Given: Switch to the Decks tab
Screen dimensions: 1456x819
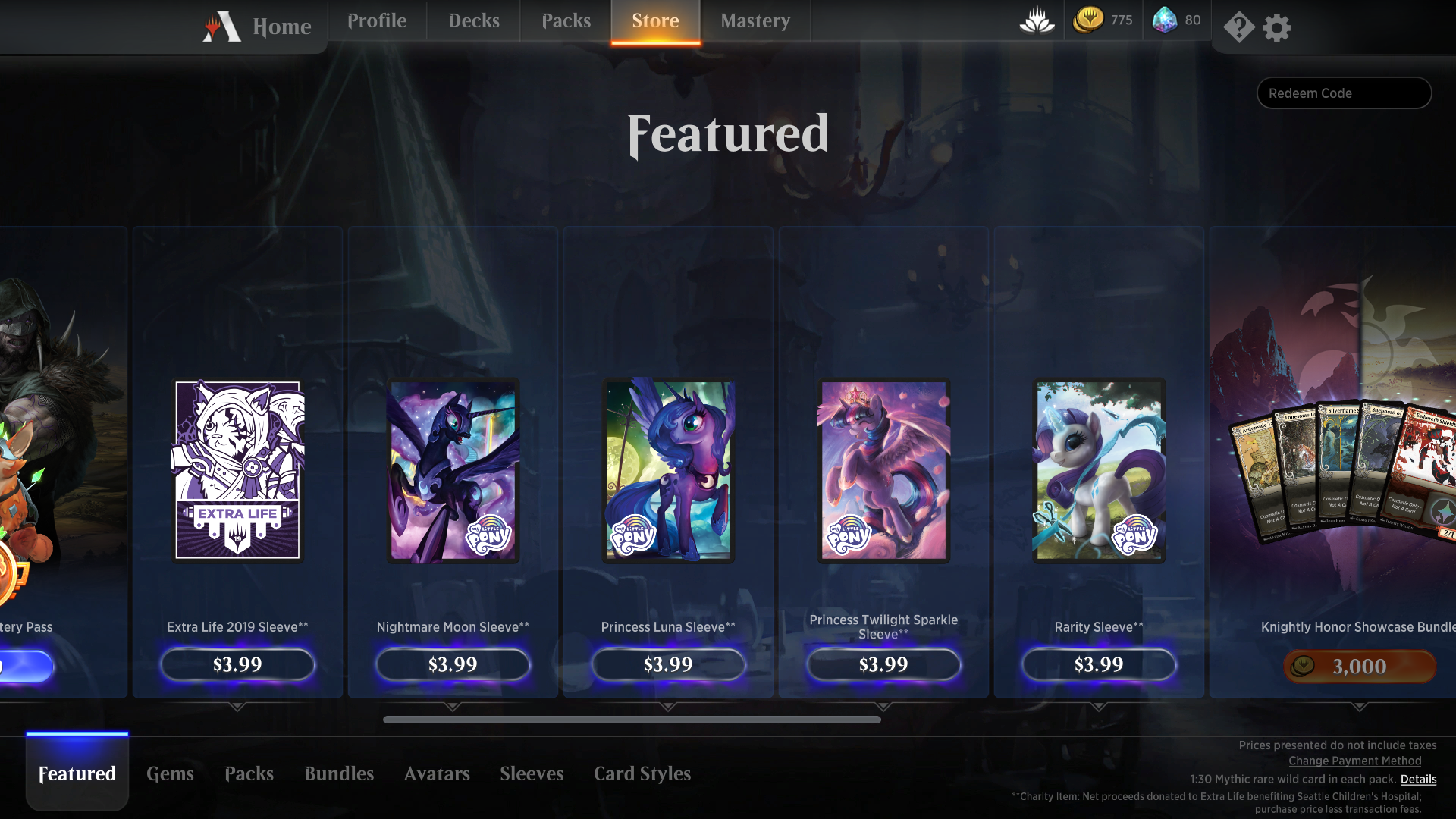Looking at the screenshot, I should pos(473,21).
